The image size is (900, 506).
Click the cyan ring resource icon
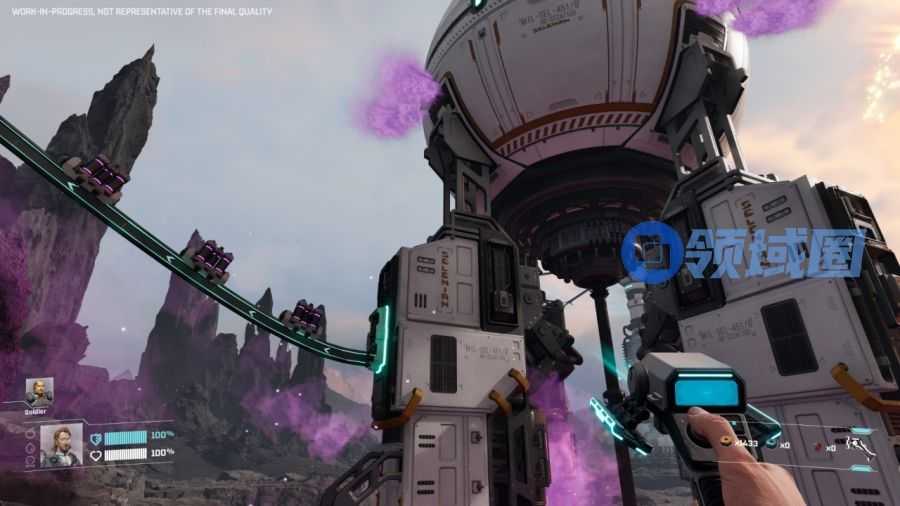click(772, 444)
